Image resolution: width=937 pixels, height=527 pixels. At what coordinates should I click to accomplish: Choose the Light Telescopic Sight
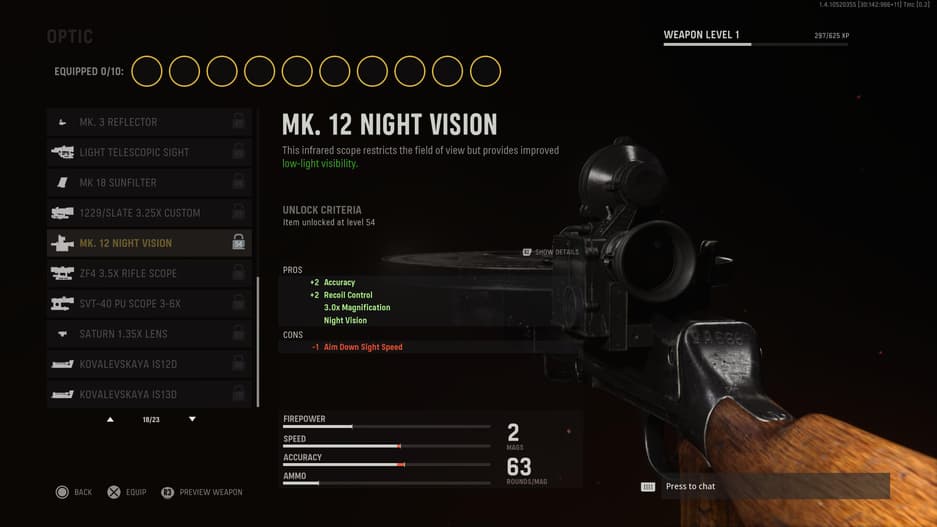click(148, 152)
